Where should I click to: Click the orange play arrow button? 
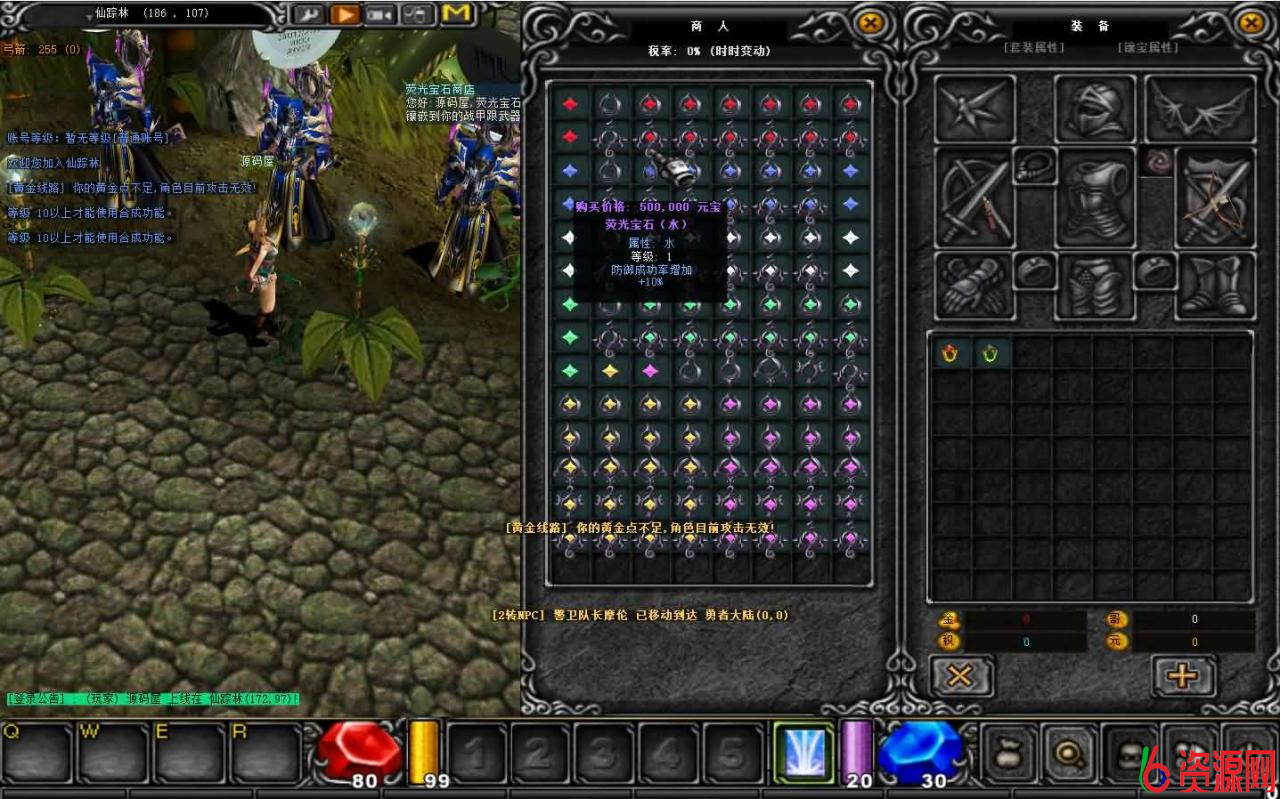(343, 14)
